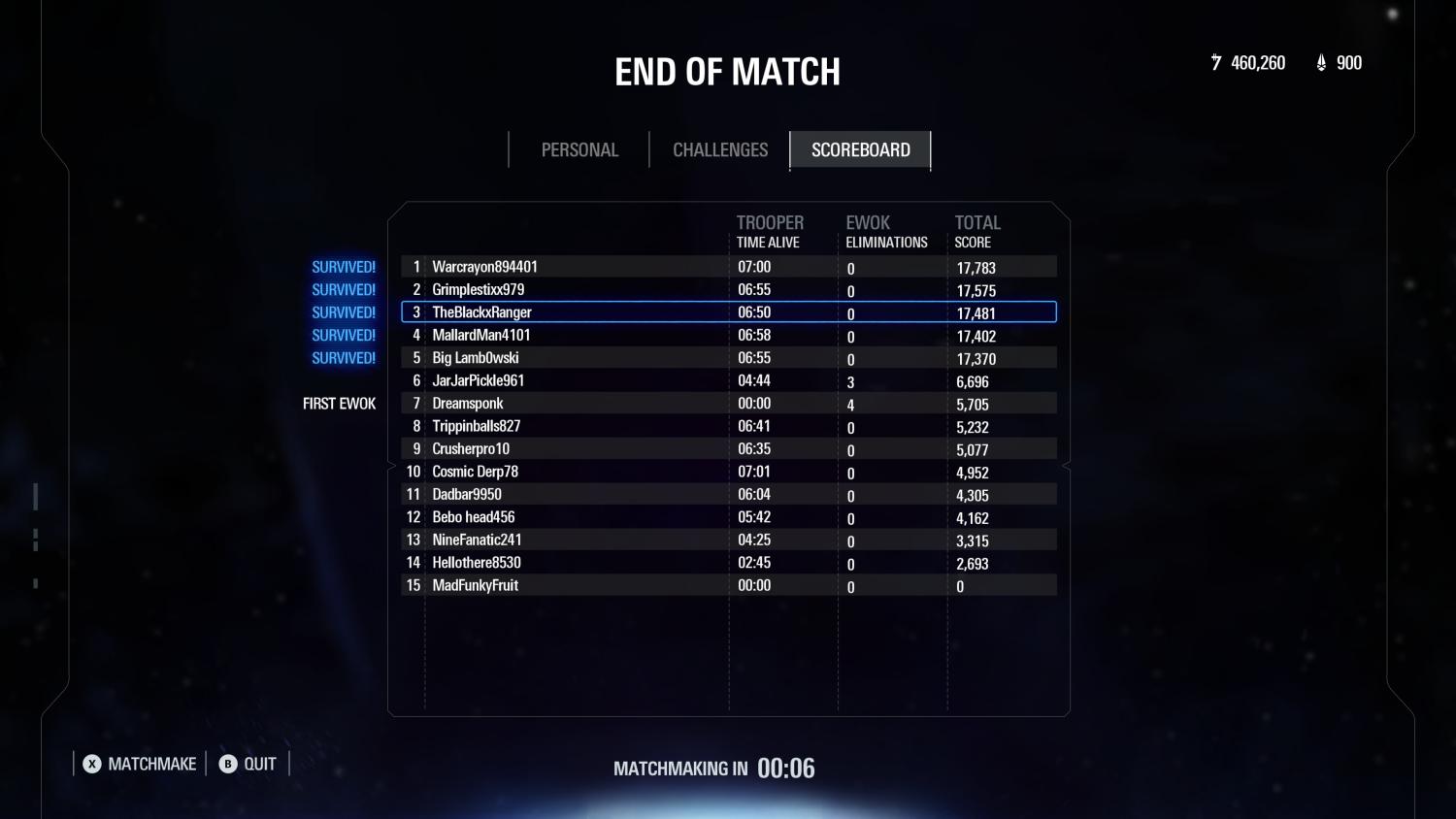The image size is (1456, 819).
Task: Click the FIRST EWOK label next to Dreamsponk
Action: pos(339,403)
